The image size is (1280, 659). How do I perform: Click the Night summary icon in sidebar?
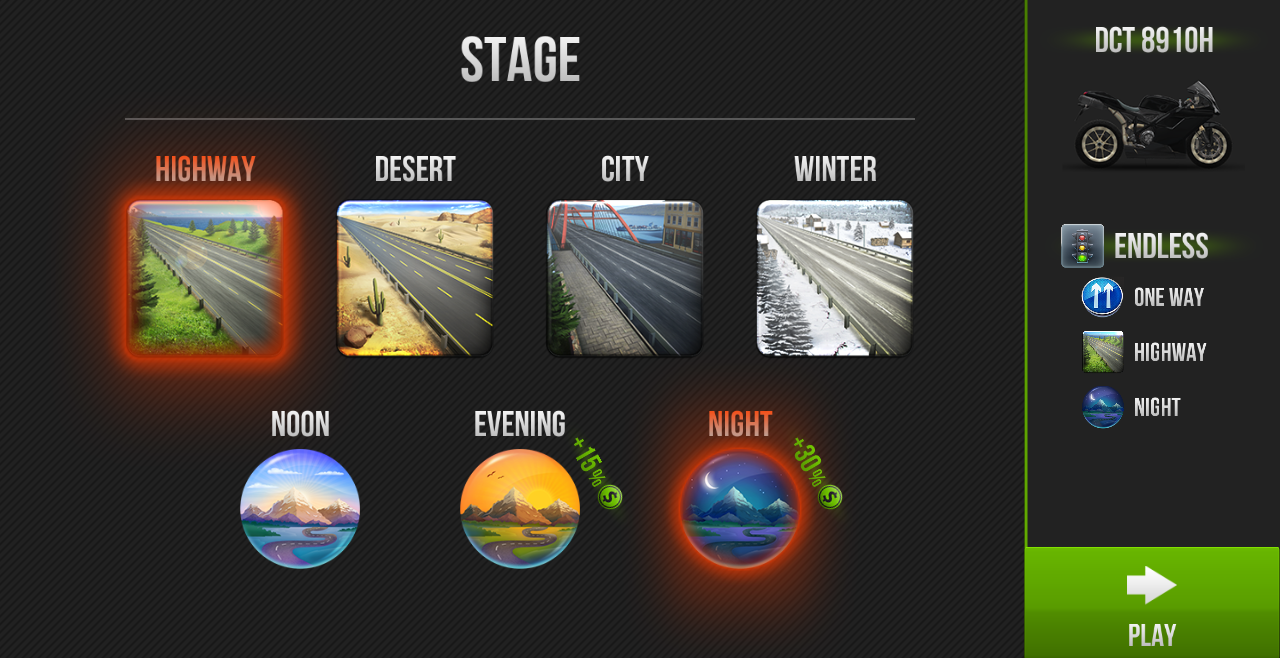click(1102, 407)
